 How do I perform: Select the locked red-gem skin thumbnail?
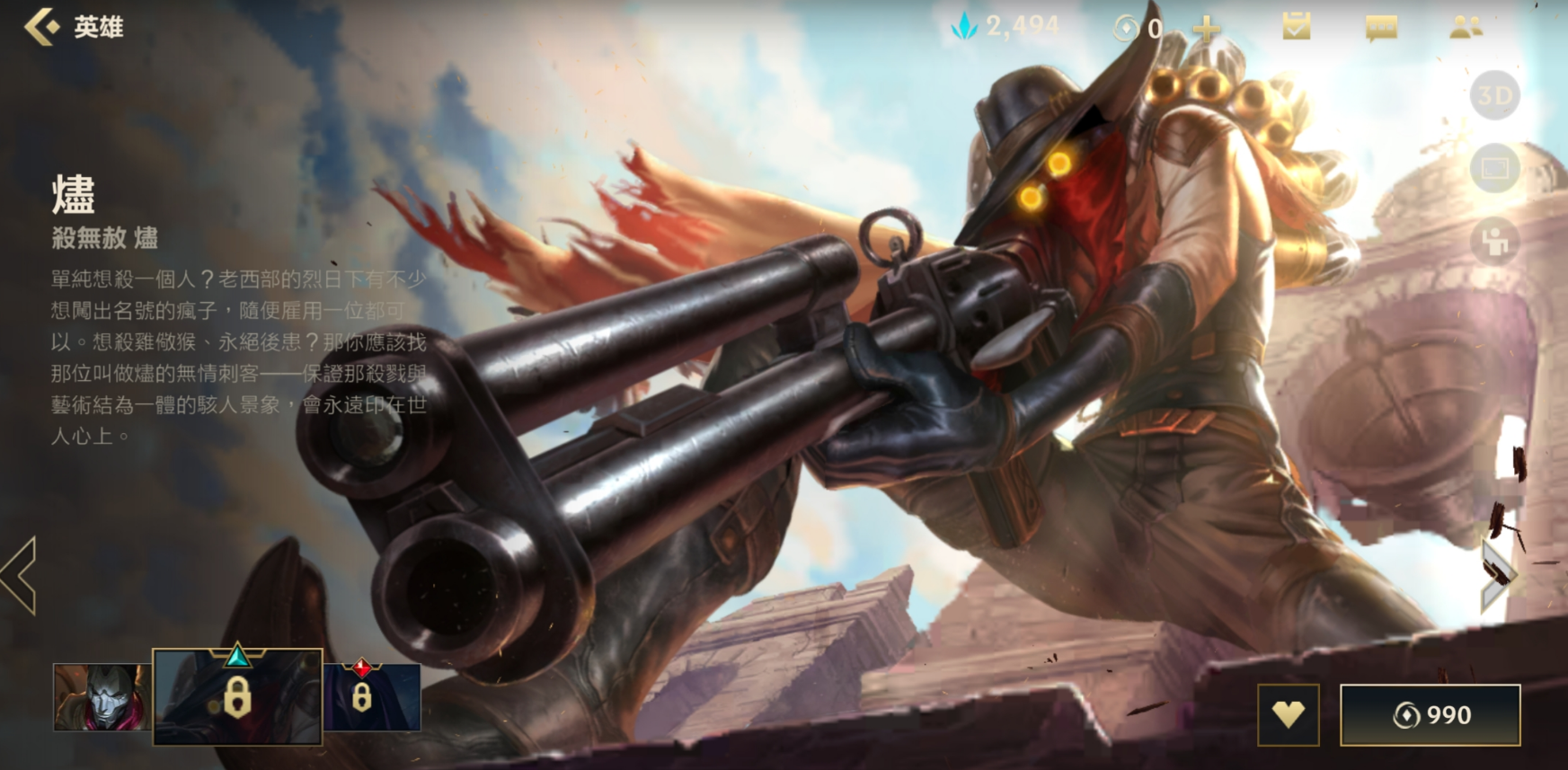point(372,697)
